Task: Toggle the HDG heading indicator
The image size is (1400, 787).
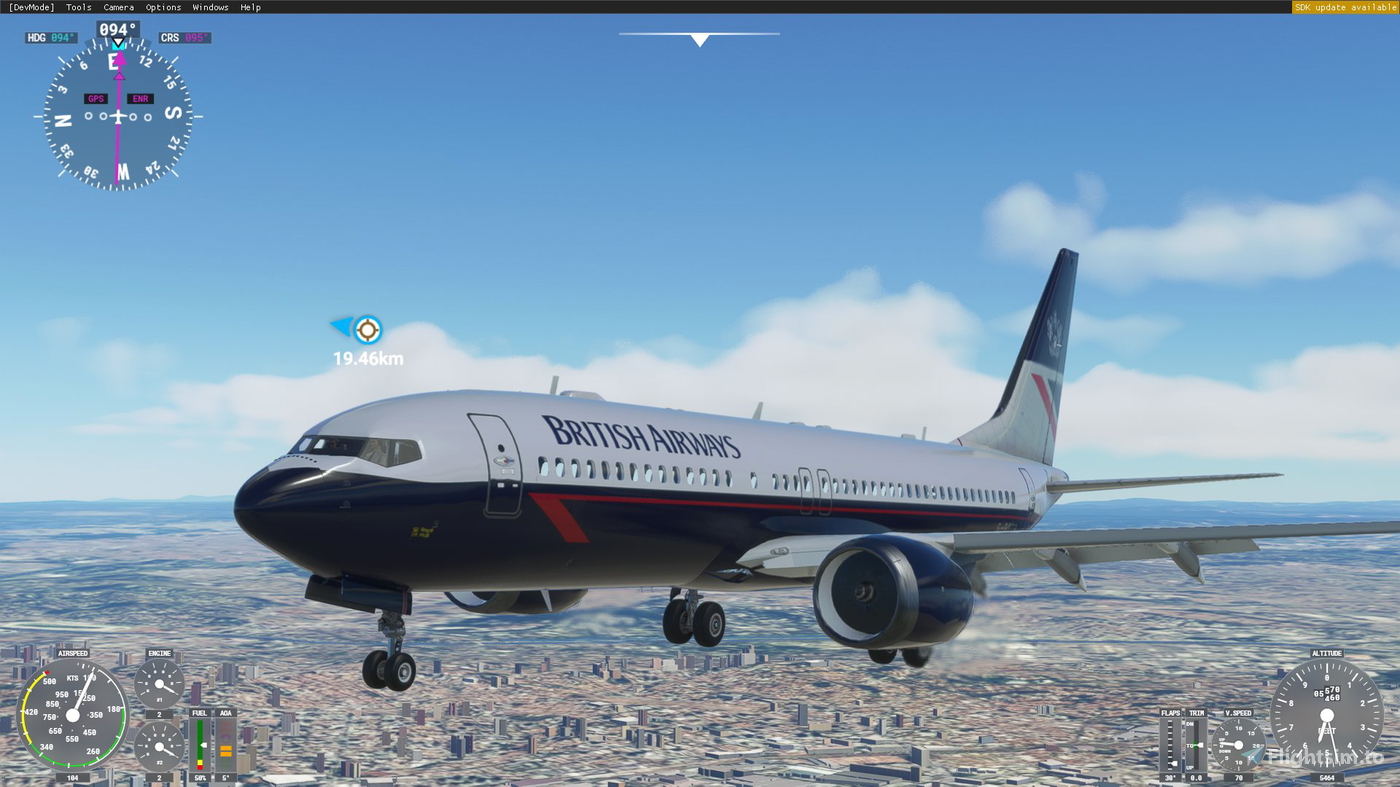Action: 50,36
